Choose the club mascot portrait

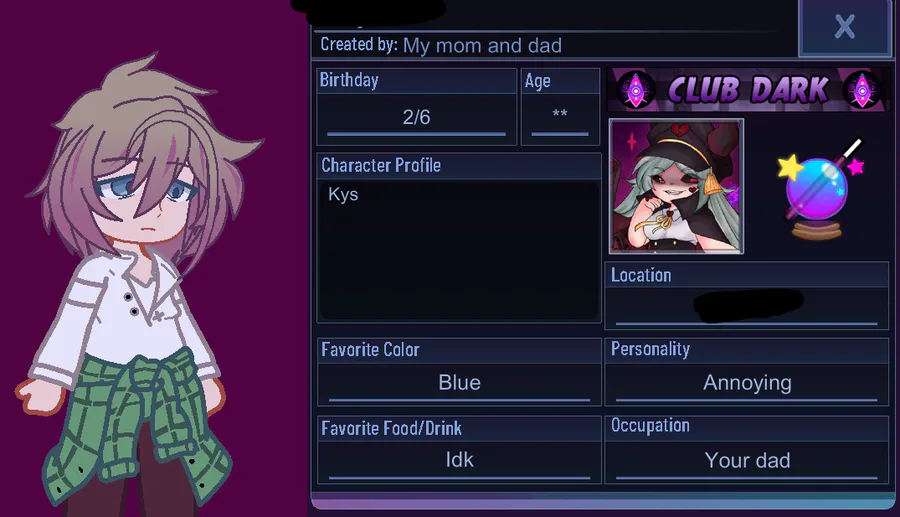pyautogui.click(x=676, y=186)
